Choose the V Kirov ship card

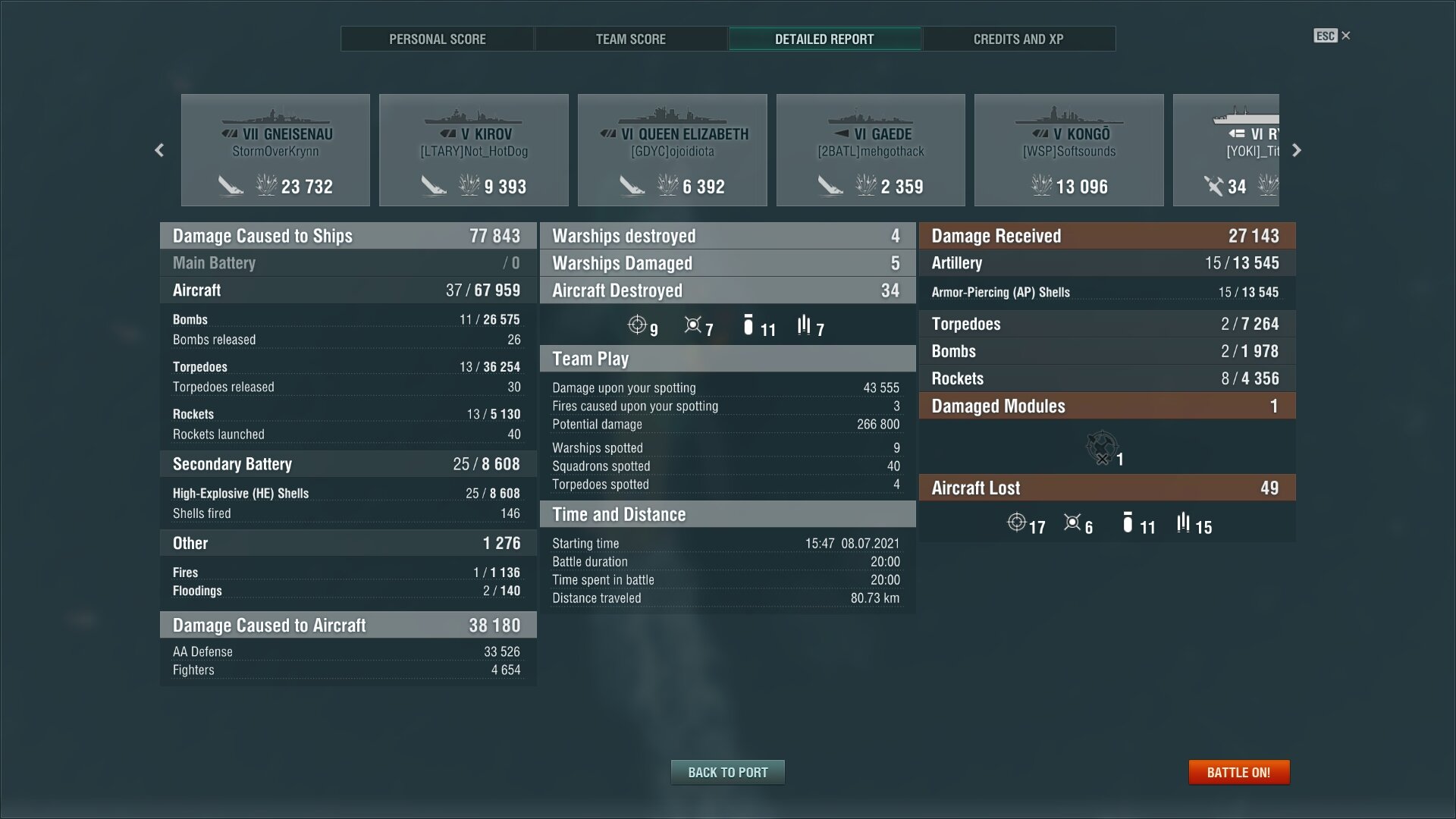[x=474, y=150]
